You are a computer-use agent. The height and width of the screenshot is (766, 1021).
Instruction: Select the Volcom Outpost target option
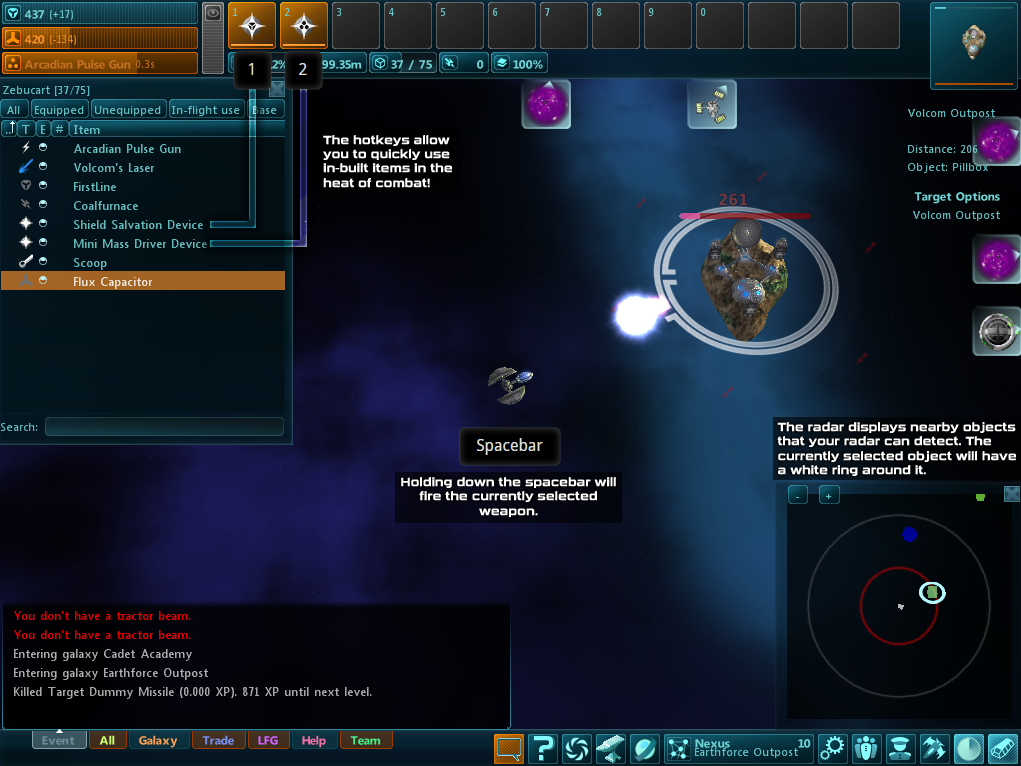(956, 215)
